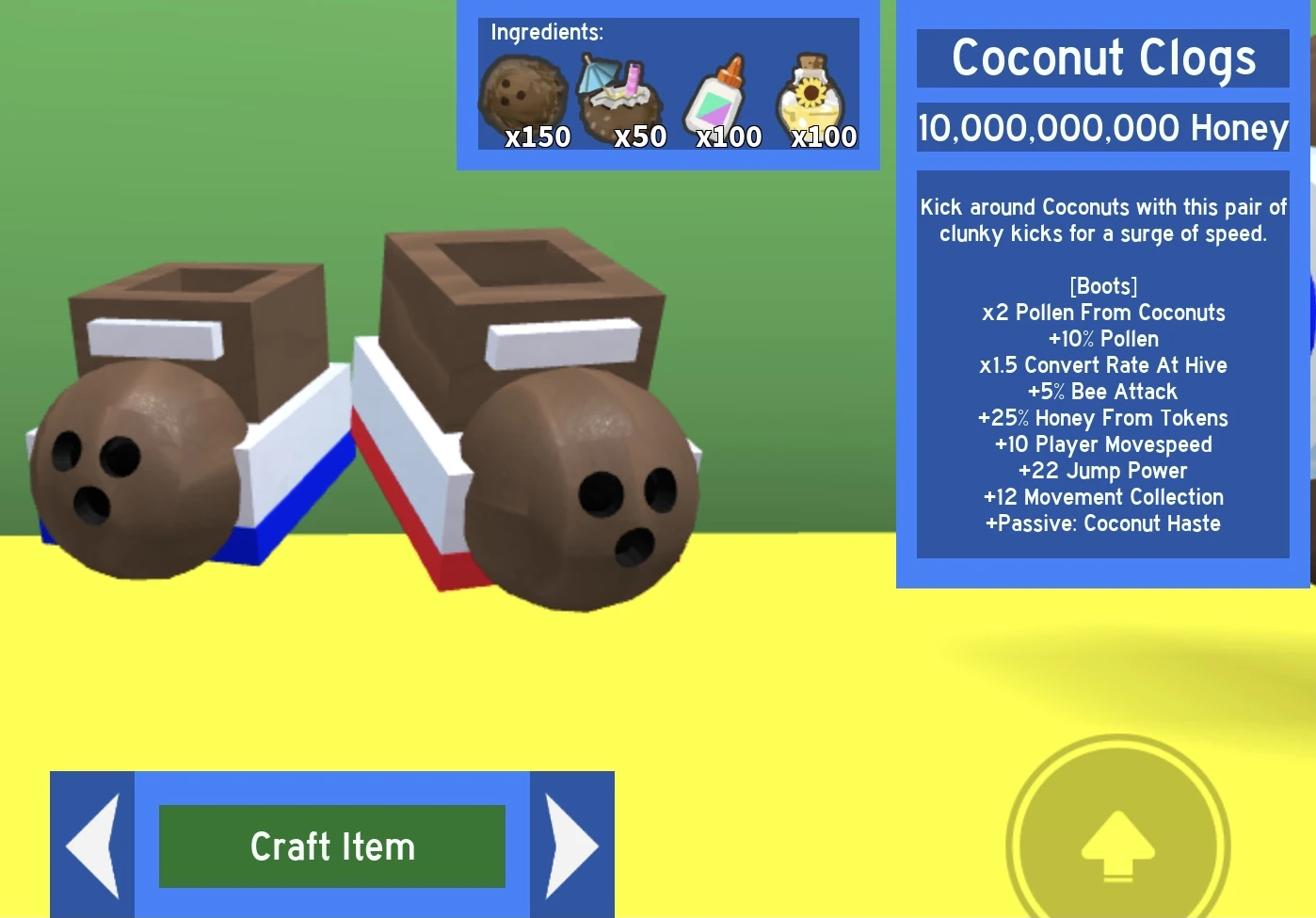Viewport: 1316px width, 918px height.
Task: Click the Coconut Clogs title banner
Action: point(1103,58)
